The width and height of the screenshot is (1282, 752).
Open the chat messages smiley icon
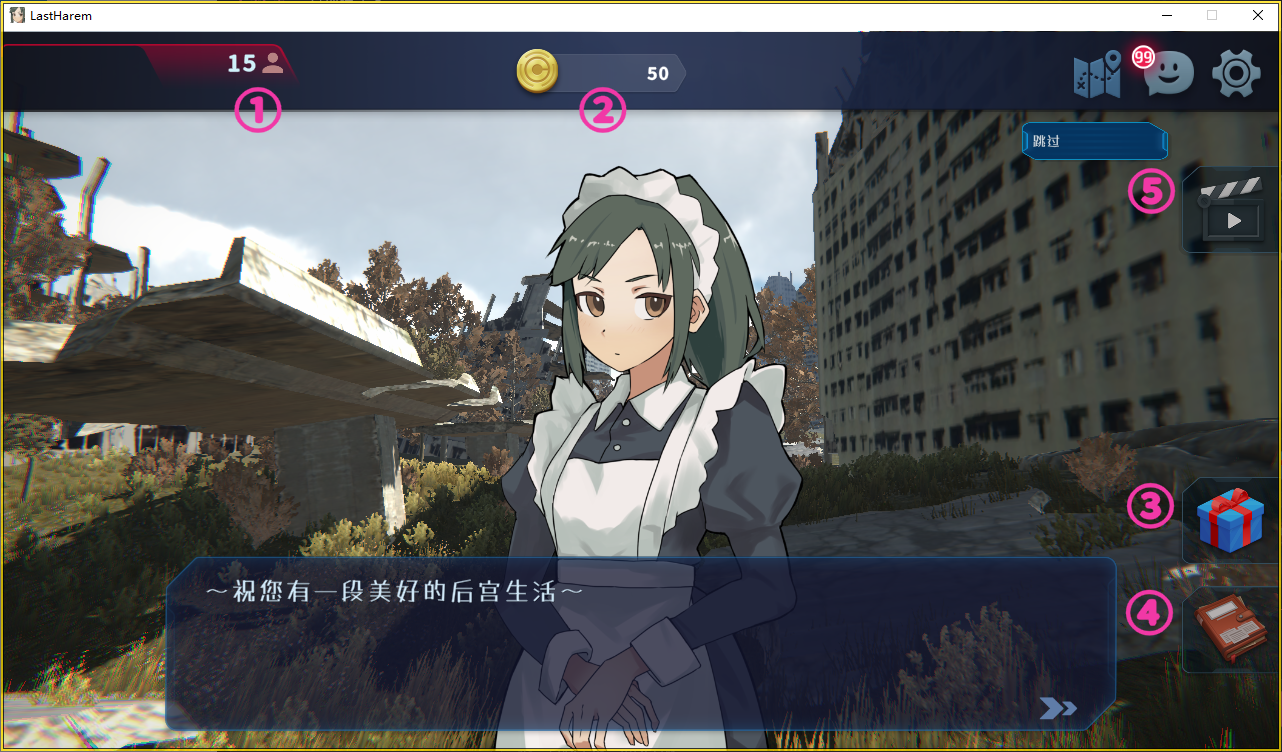[x=1168, y=74]
